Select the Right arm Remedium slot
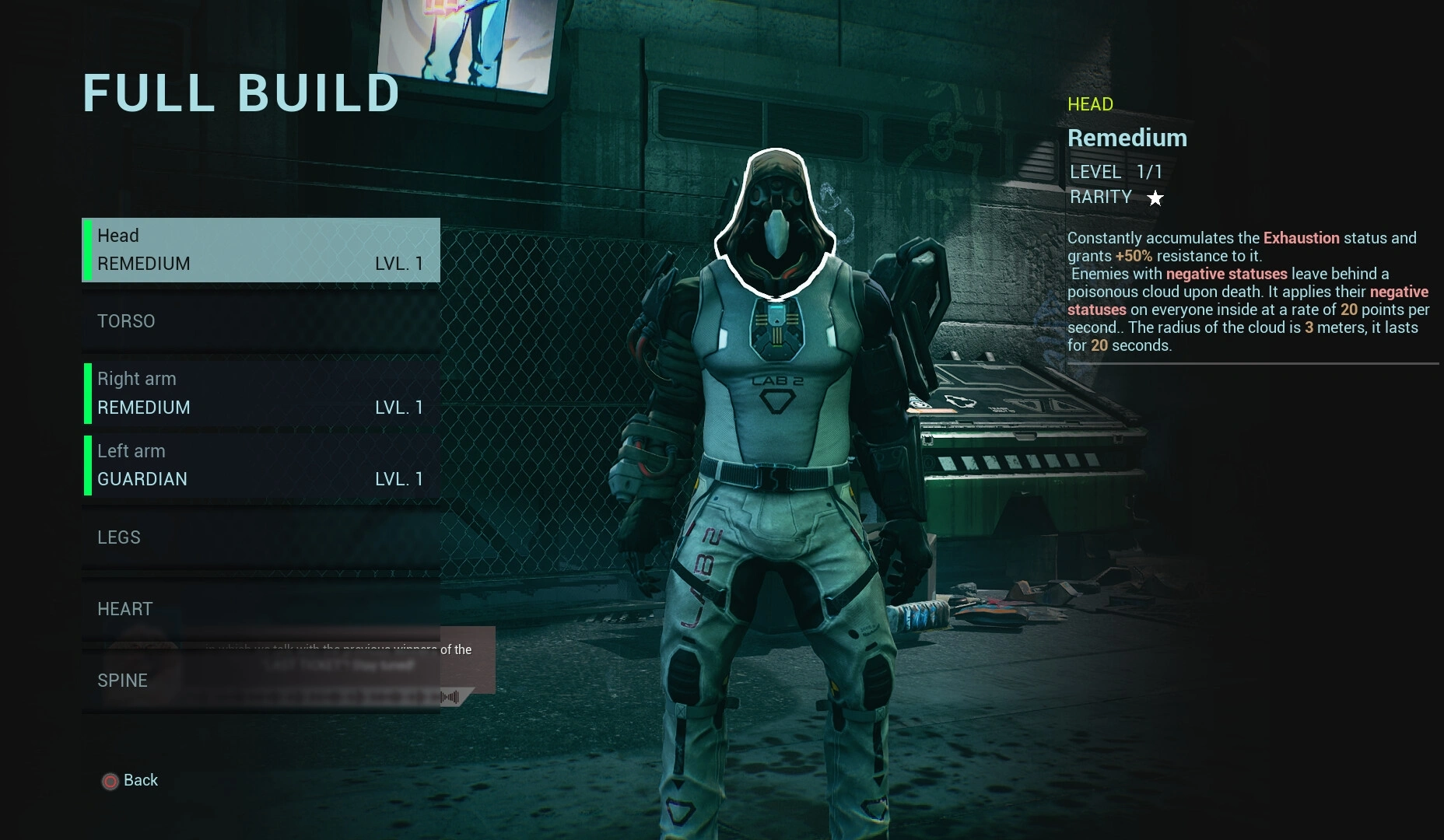 point(261,393)
